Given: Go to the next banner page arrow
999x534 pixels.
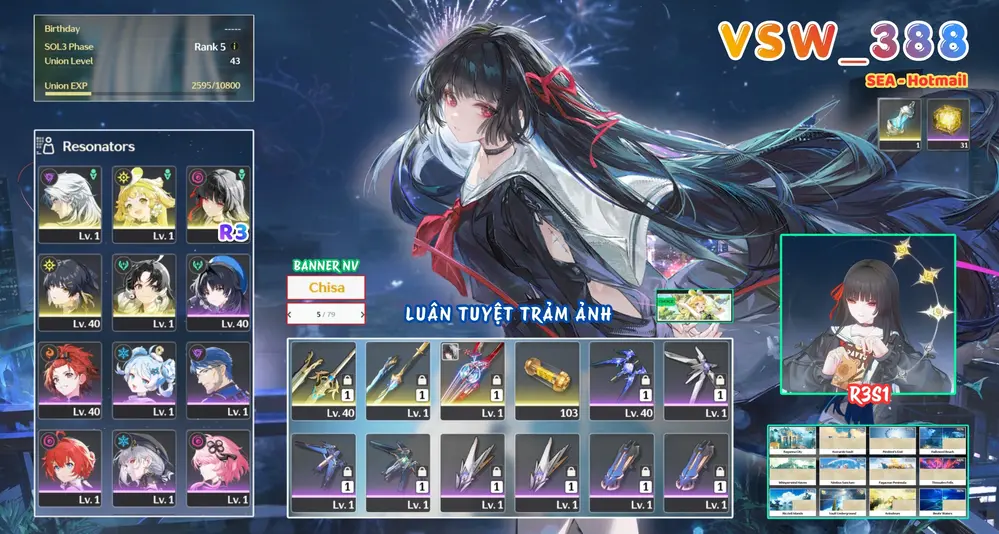Looking at the screenshot, I should (x=355, y=315).
